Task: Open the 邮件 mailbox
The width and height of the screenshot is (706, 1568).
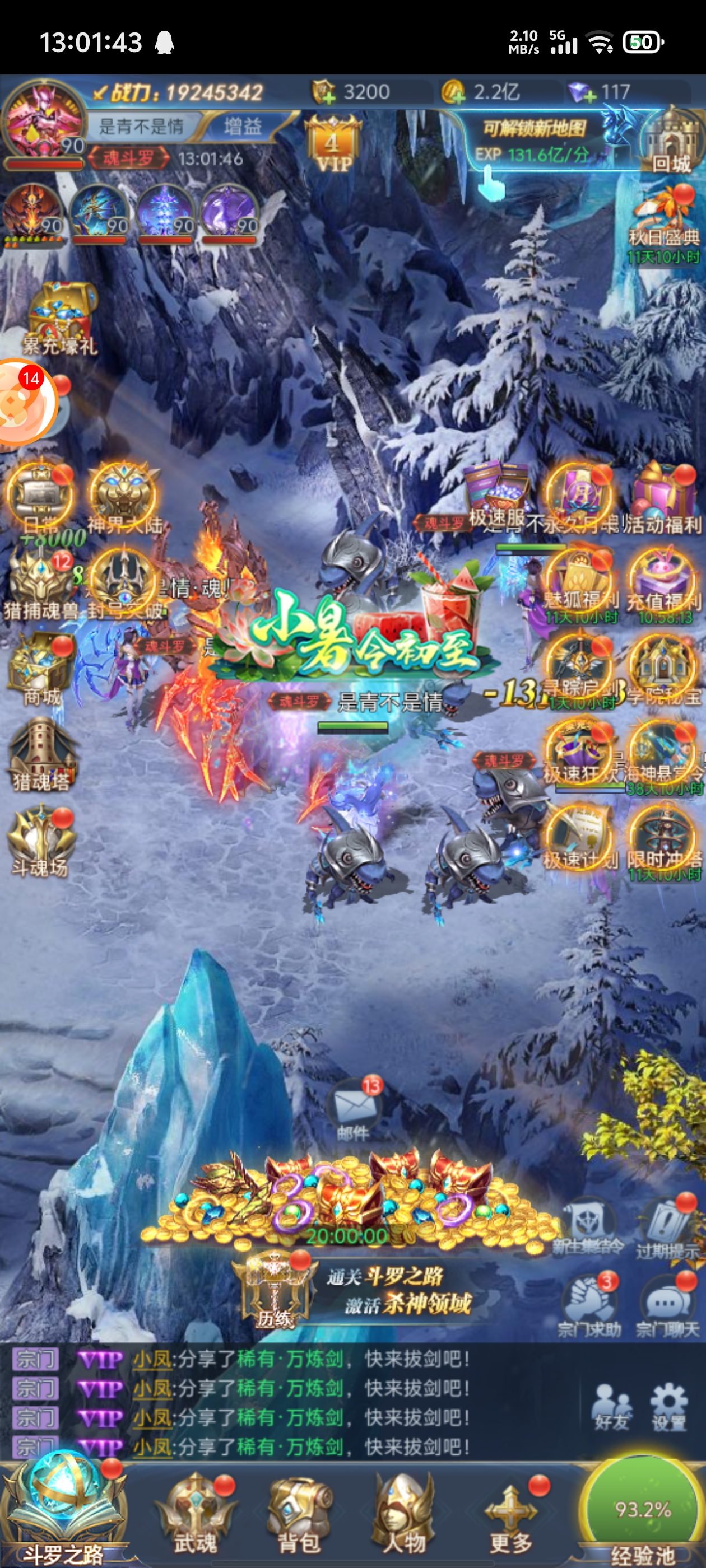Action: click(x=354, y=1109)
